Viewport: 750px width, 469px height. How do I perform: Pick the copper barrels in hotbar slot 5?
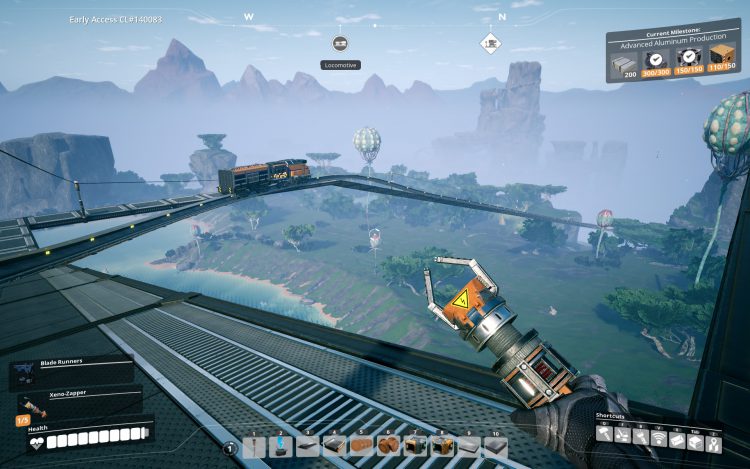pyautogui.click(x=360, y=445)
